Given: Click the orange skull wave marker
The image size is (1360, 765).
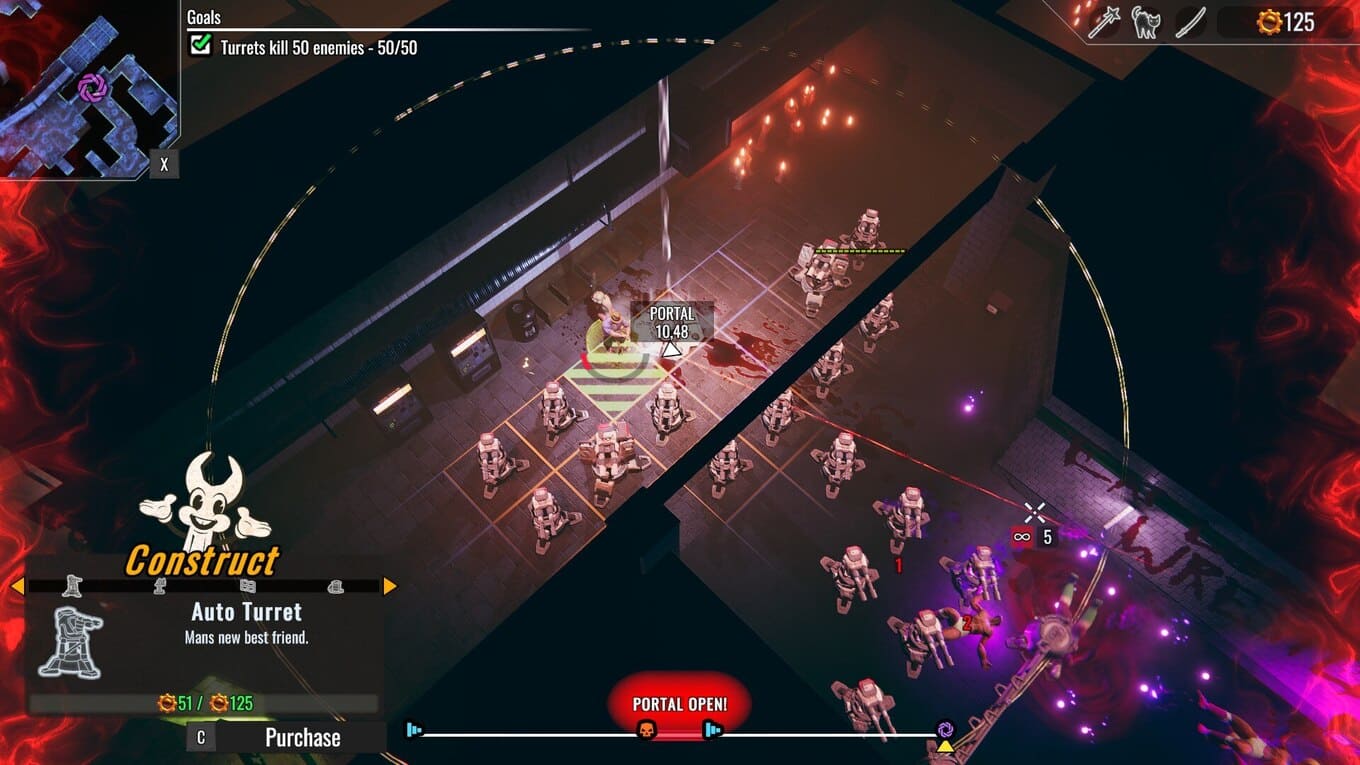Looking at the screenshot, I should (645, 731).
